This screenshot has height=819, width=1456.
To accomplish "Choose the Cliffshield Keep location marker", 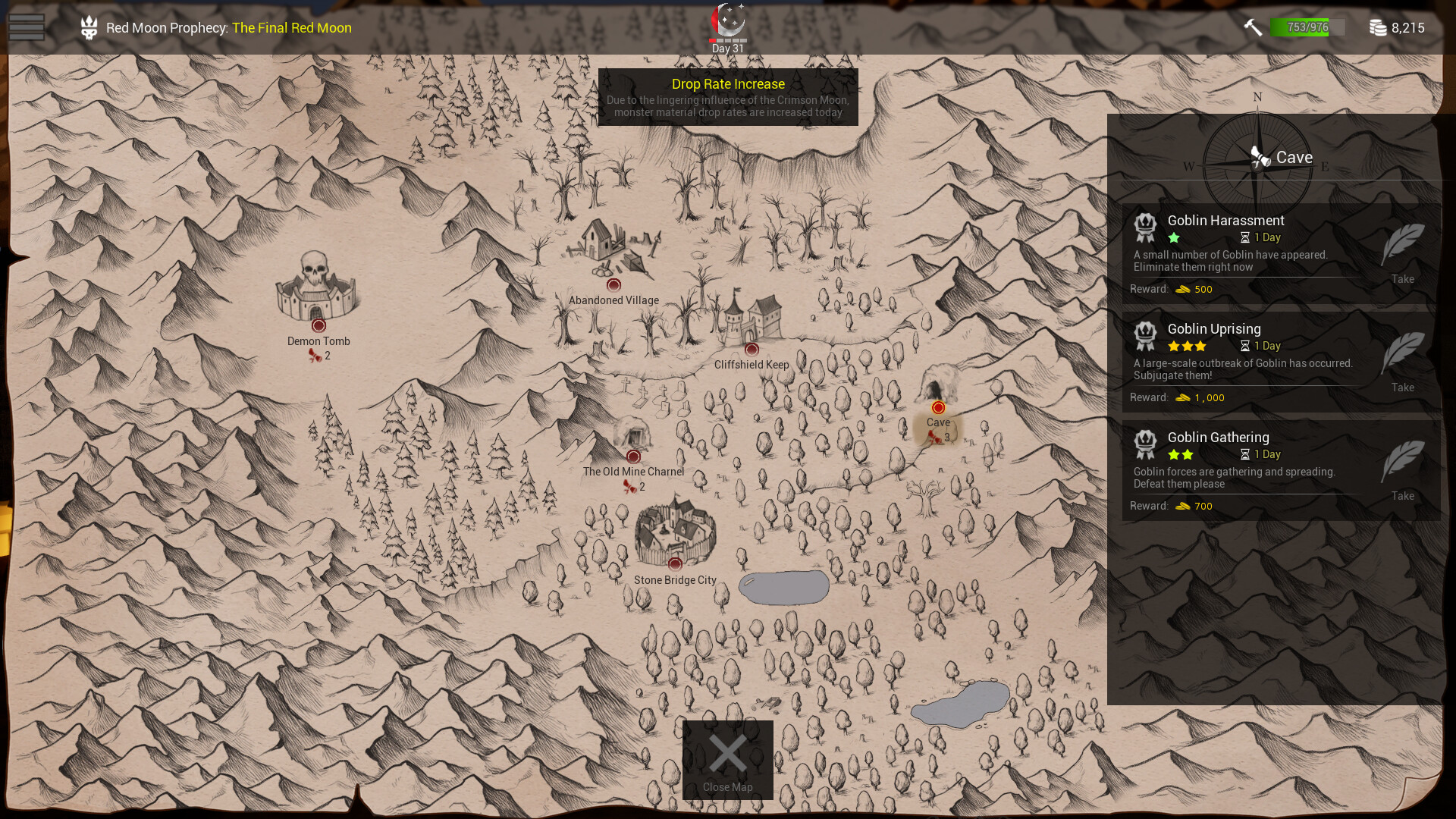I will 752,350.
